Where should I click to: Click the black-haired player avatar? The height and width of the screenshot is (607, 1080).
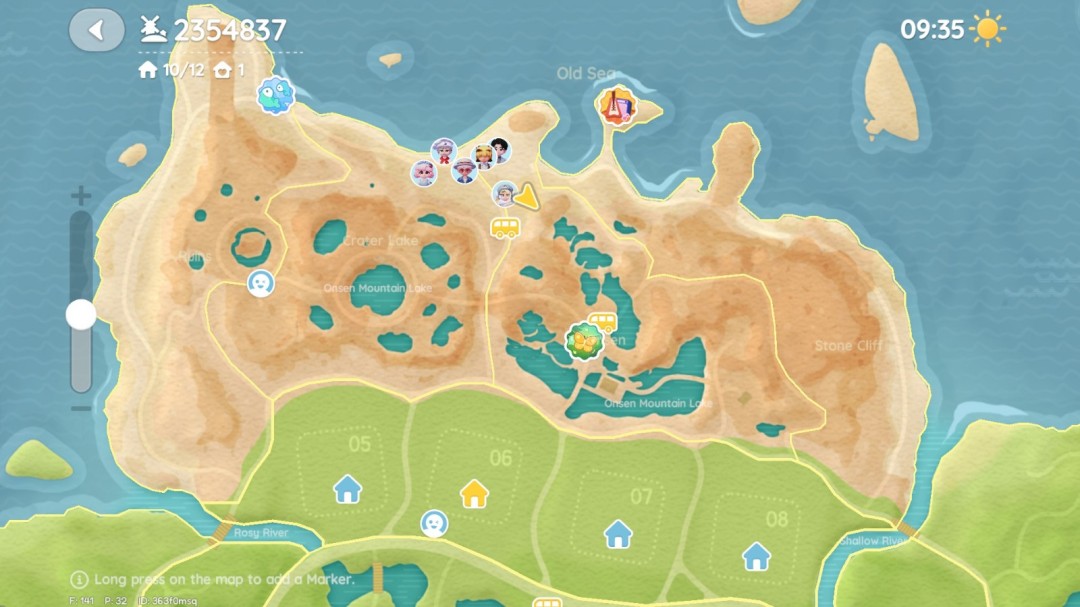pyautogui.click(x=499, y=150)
